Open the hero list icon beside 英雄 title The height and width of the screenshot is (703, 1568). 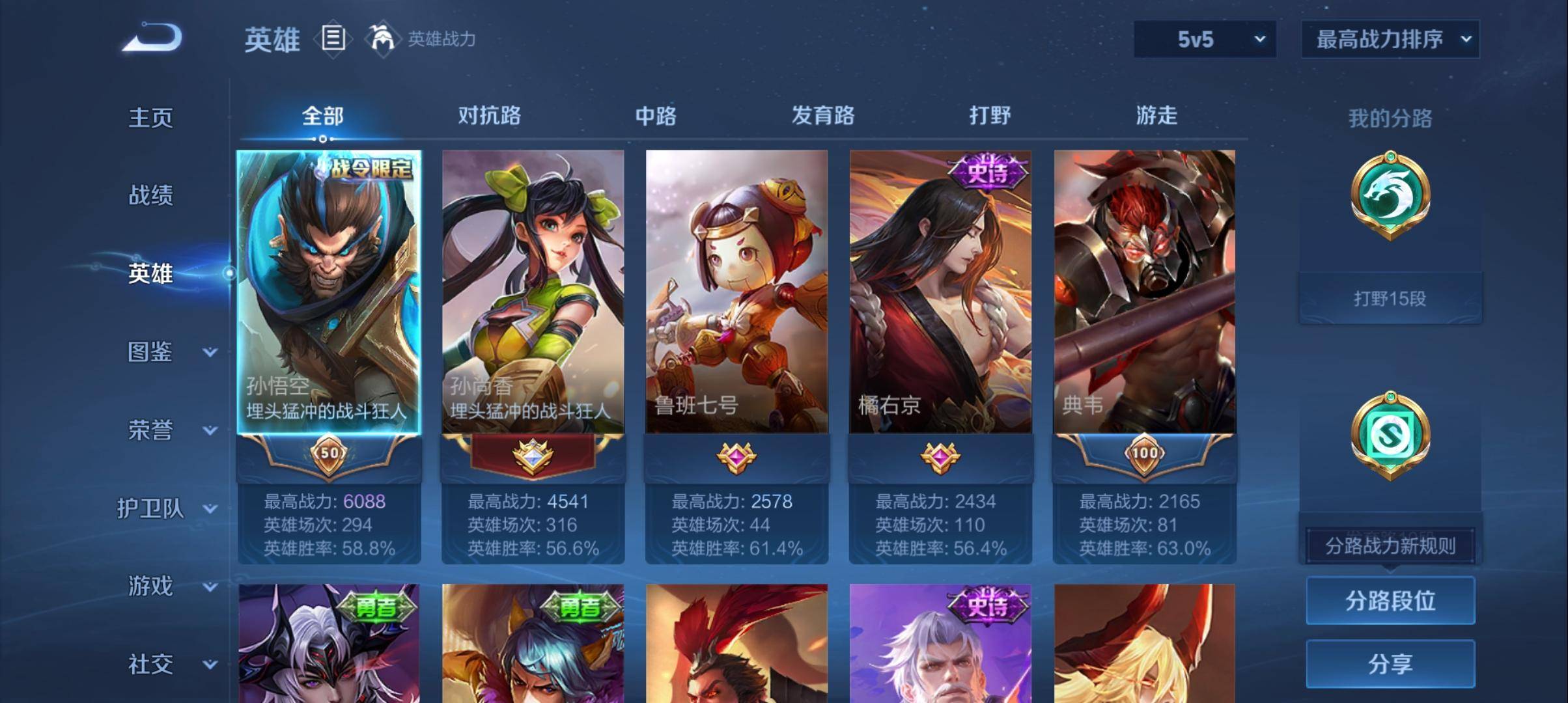[x=333, y=40]
